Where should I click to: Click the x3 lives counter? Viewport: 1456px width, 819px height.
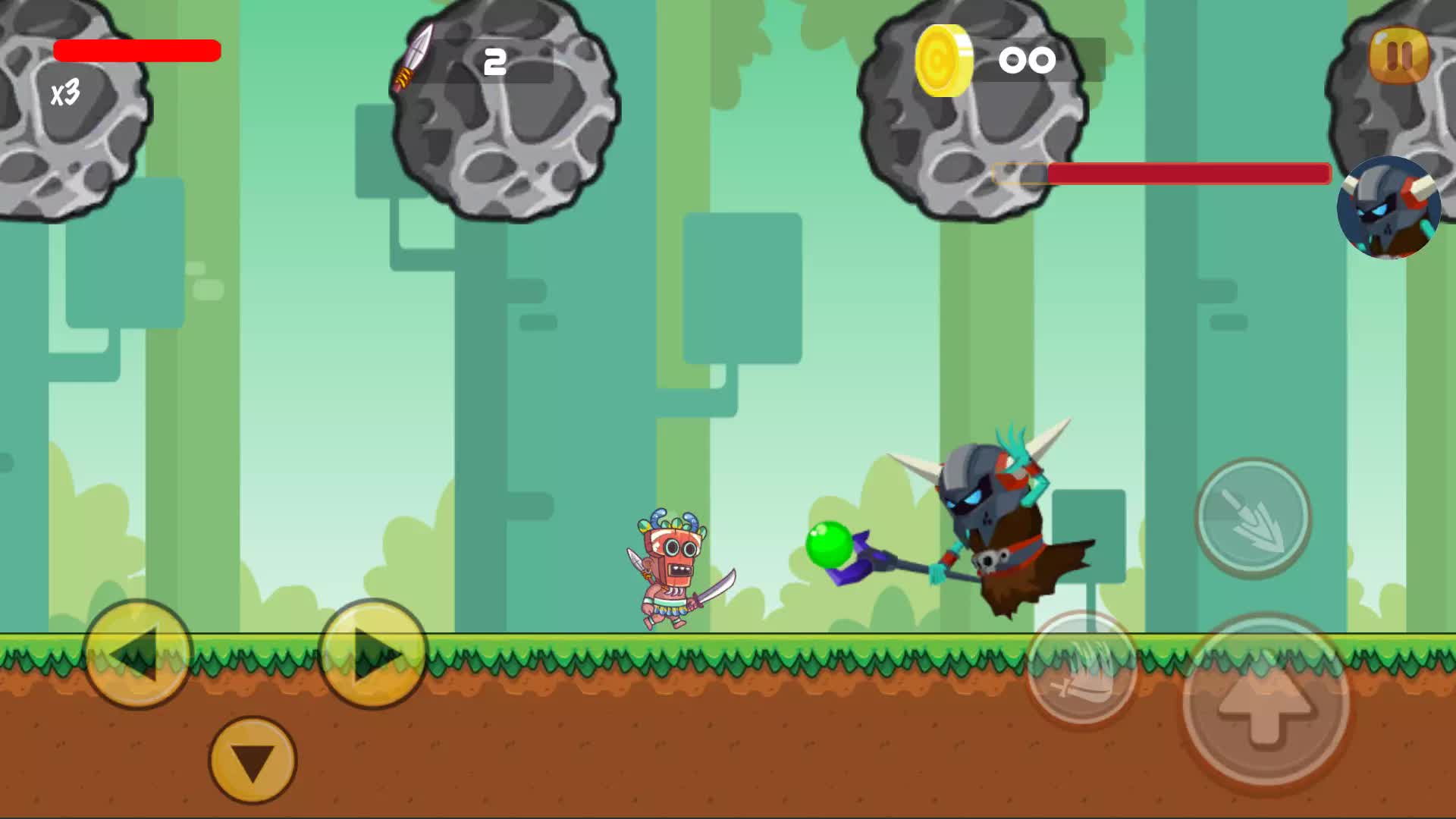pyautogui.click(x=67, y=93)
